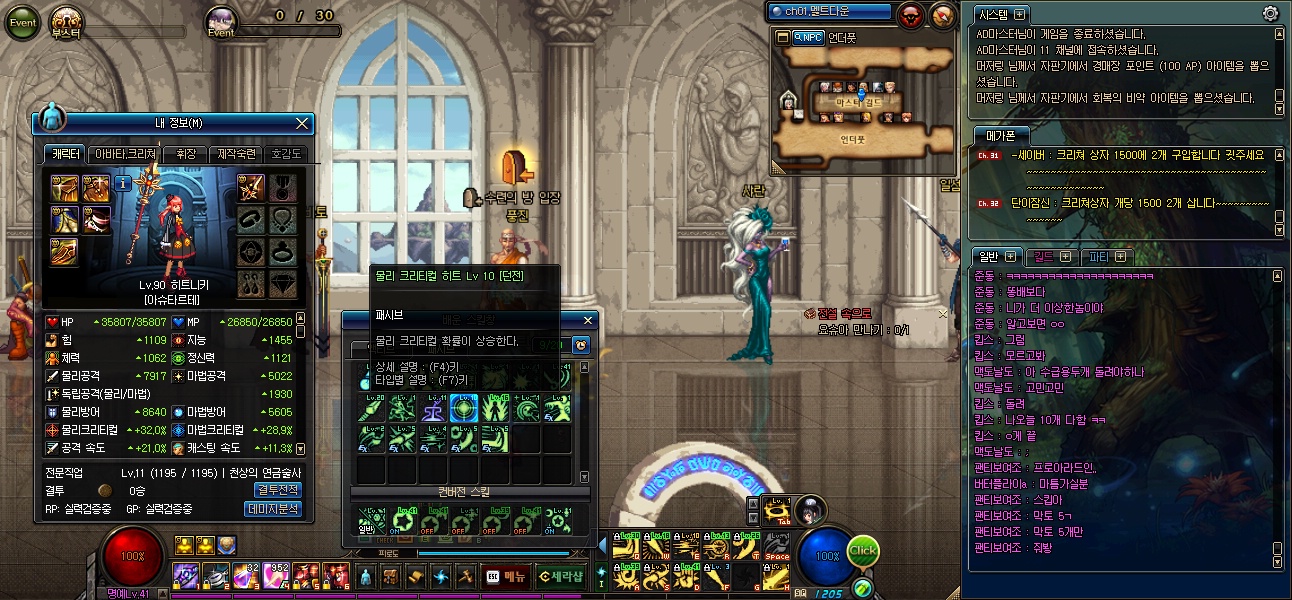Open the ch01 멜트다운 channel selector
The width and height of the screenshot is (1292, 600).
[829, 12]
